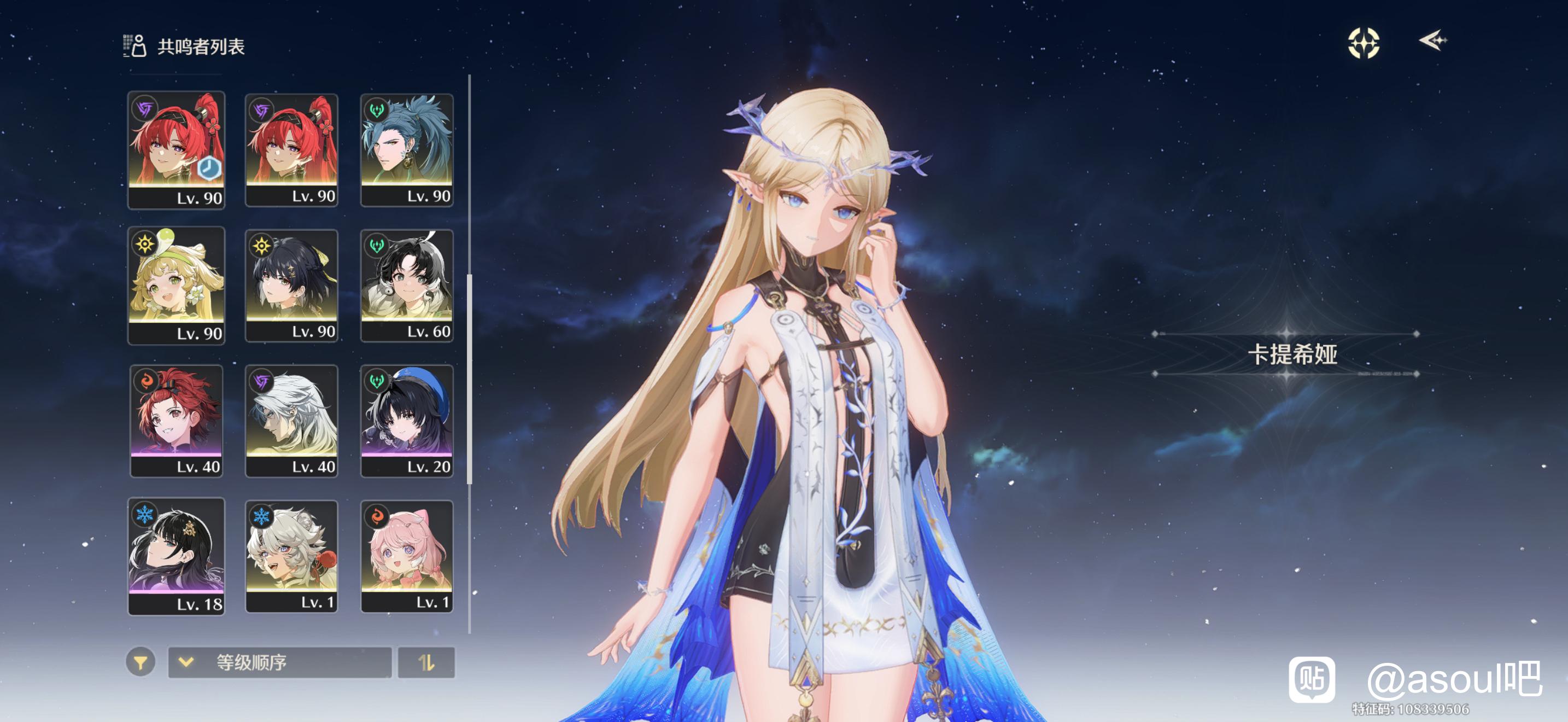This screenshot has width=1568, height=722.
Task: Choose the blue ponytail Lv. 90 resonator
Action: click(407, 150)
